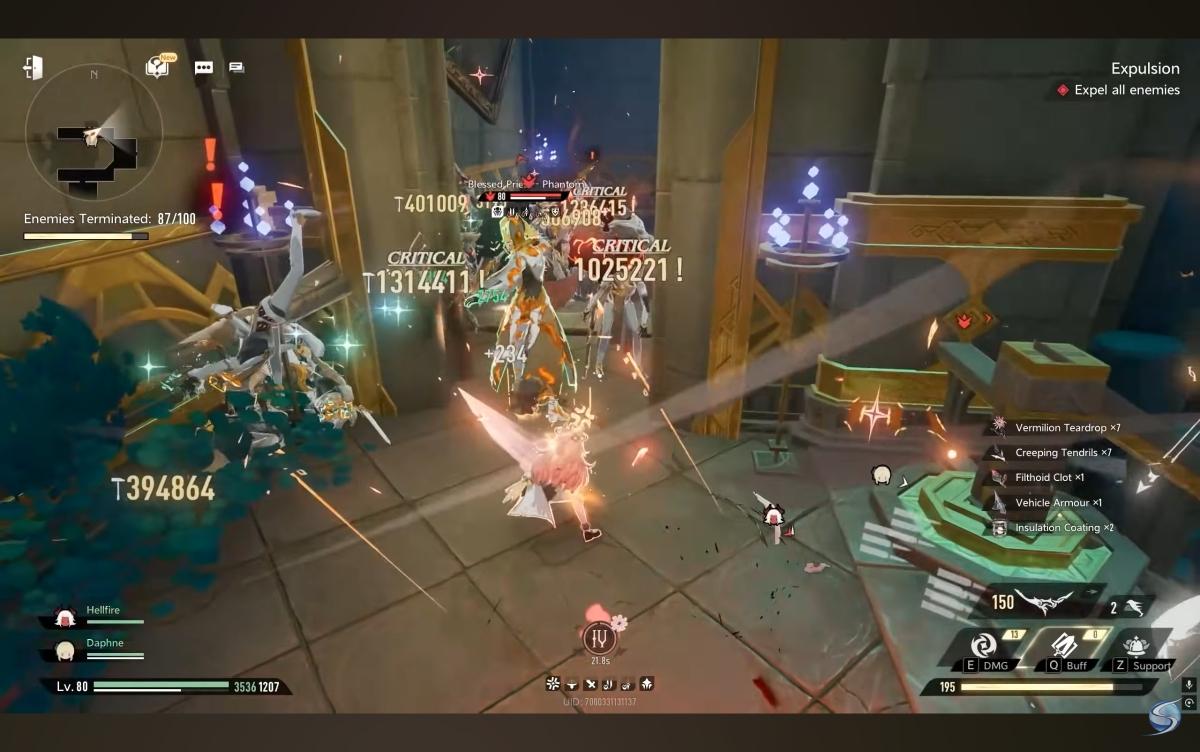Click the camera reset icon below microphone

click(1188, 703)
